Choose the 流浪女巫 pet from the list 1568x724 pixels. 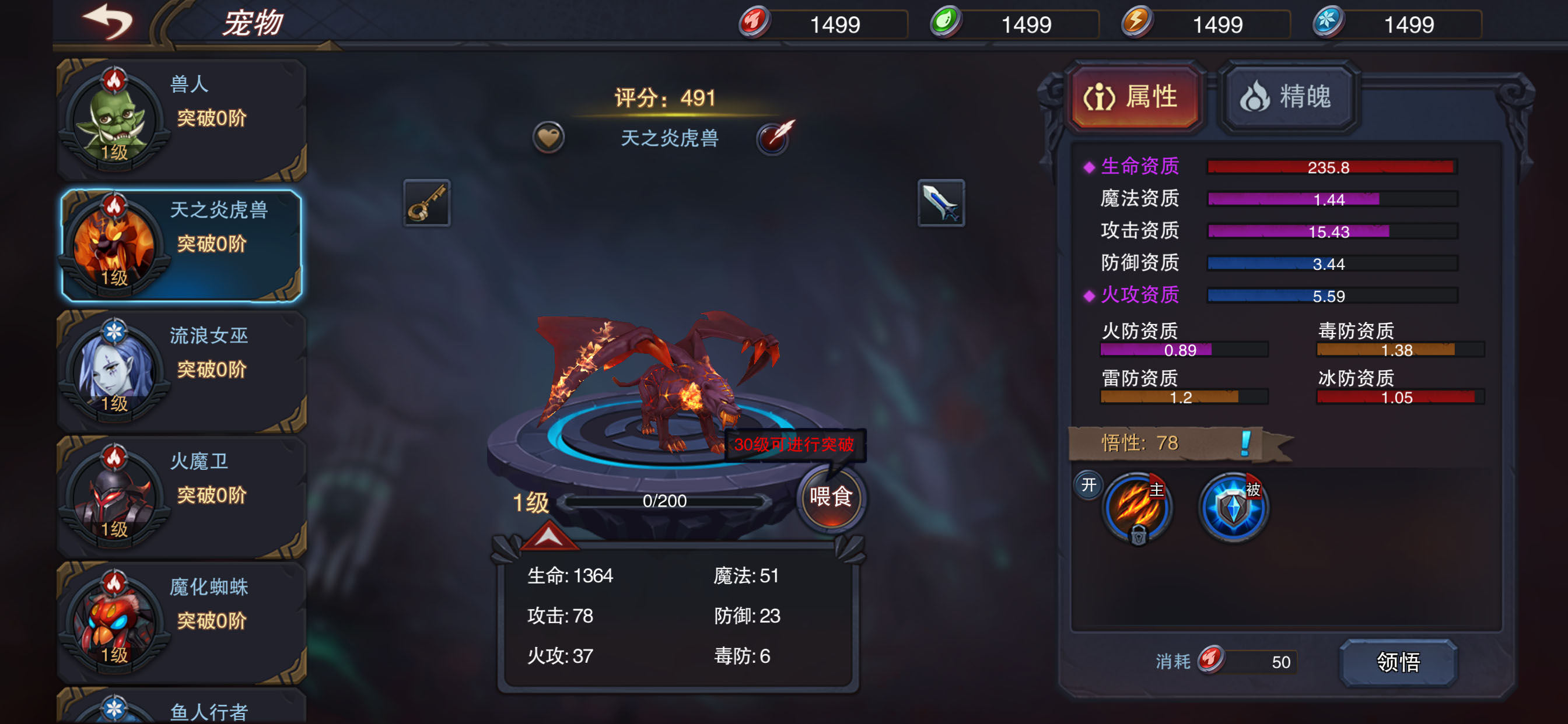tap(181, 371)
